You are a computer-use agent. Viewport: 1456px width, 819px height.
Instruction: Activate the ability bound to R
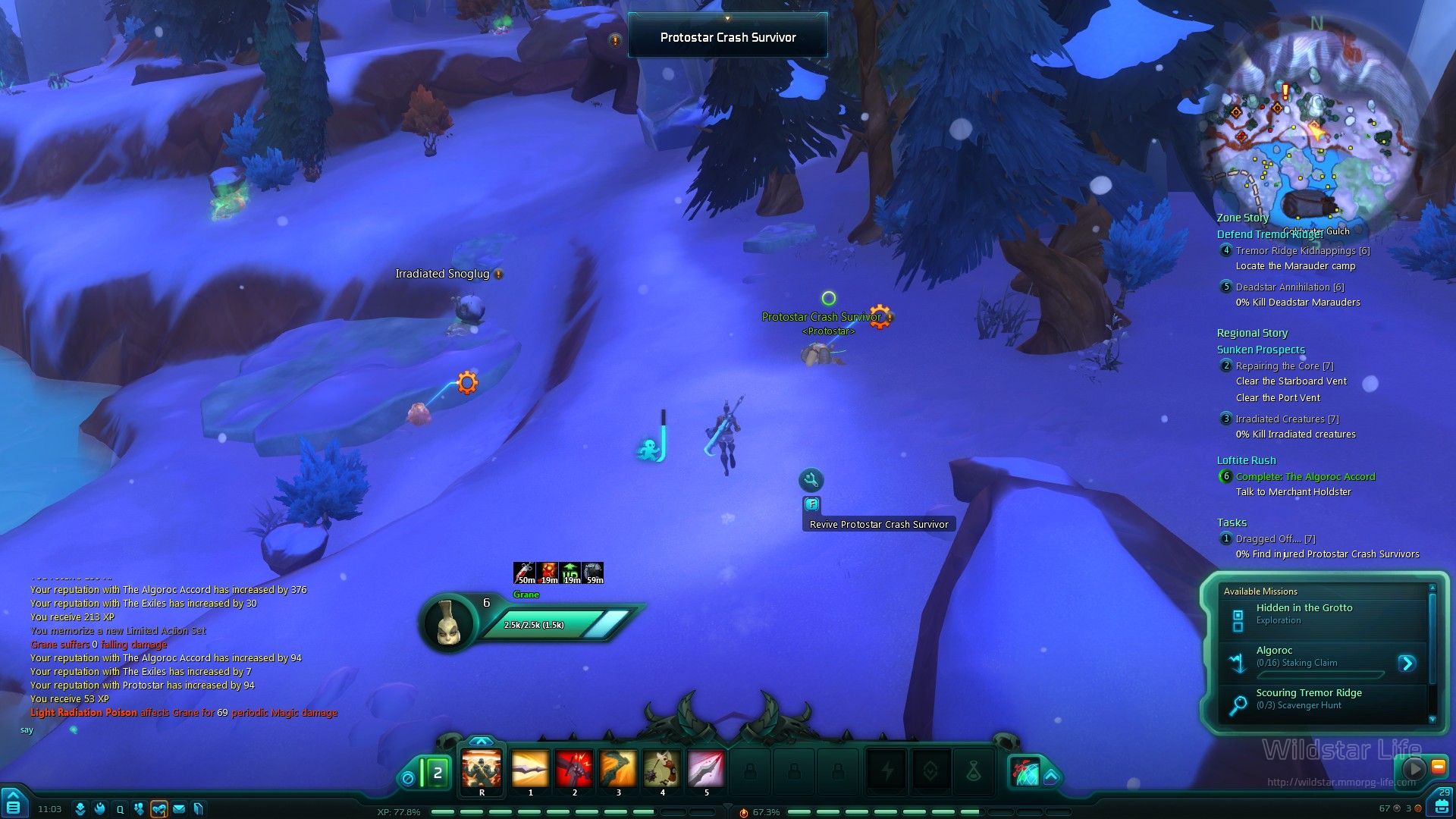coord(482,769)
